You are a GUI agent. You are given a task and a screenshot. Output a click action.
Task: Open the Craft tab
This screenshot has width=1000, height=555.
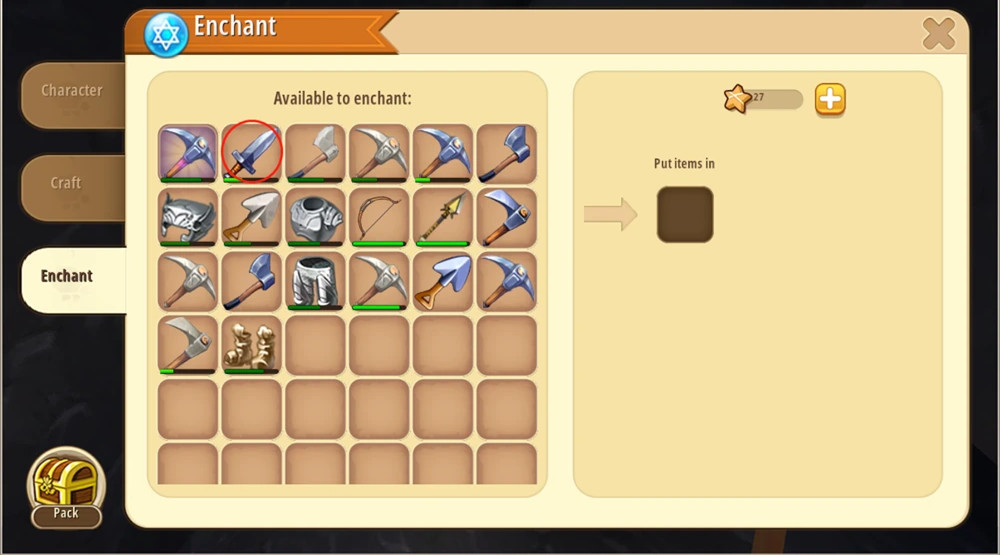tap(67, 184)
